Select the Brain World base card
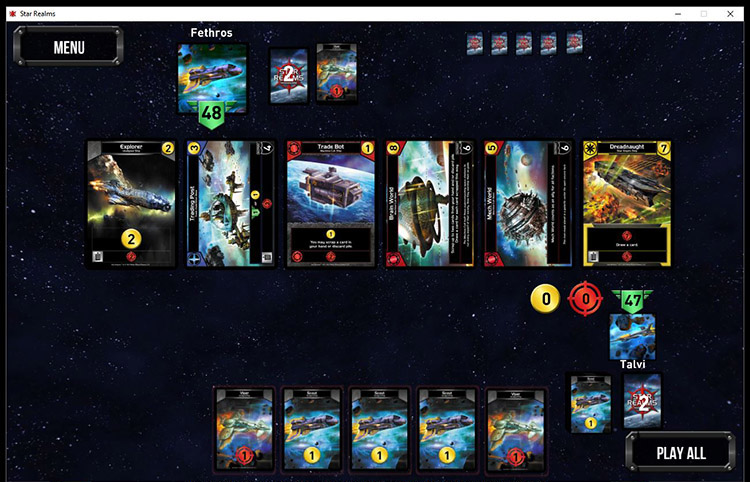This screenshot has width=750, height=482. (428, 204)
